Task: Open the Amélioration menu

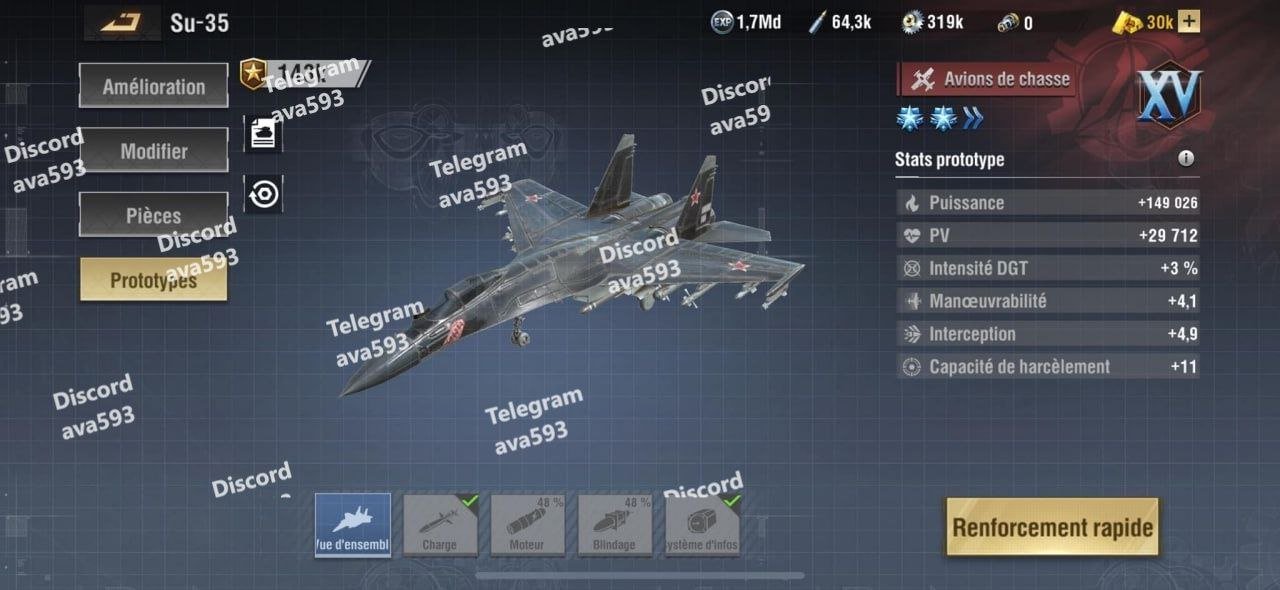Action: [x=153, y=87]
